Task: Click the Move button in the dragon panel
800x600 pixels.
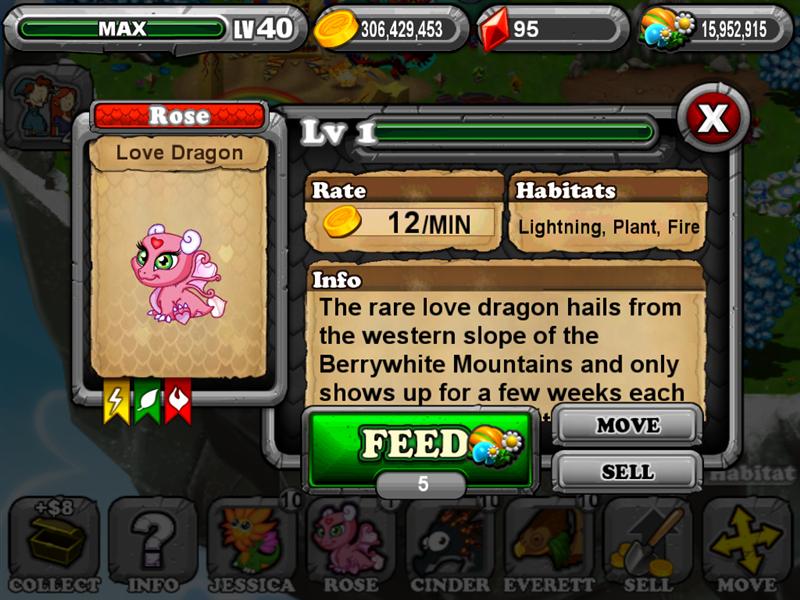Action: point(627,425)
